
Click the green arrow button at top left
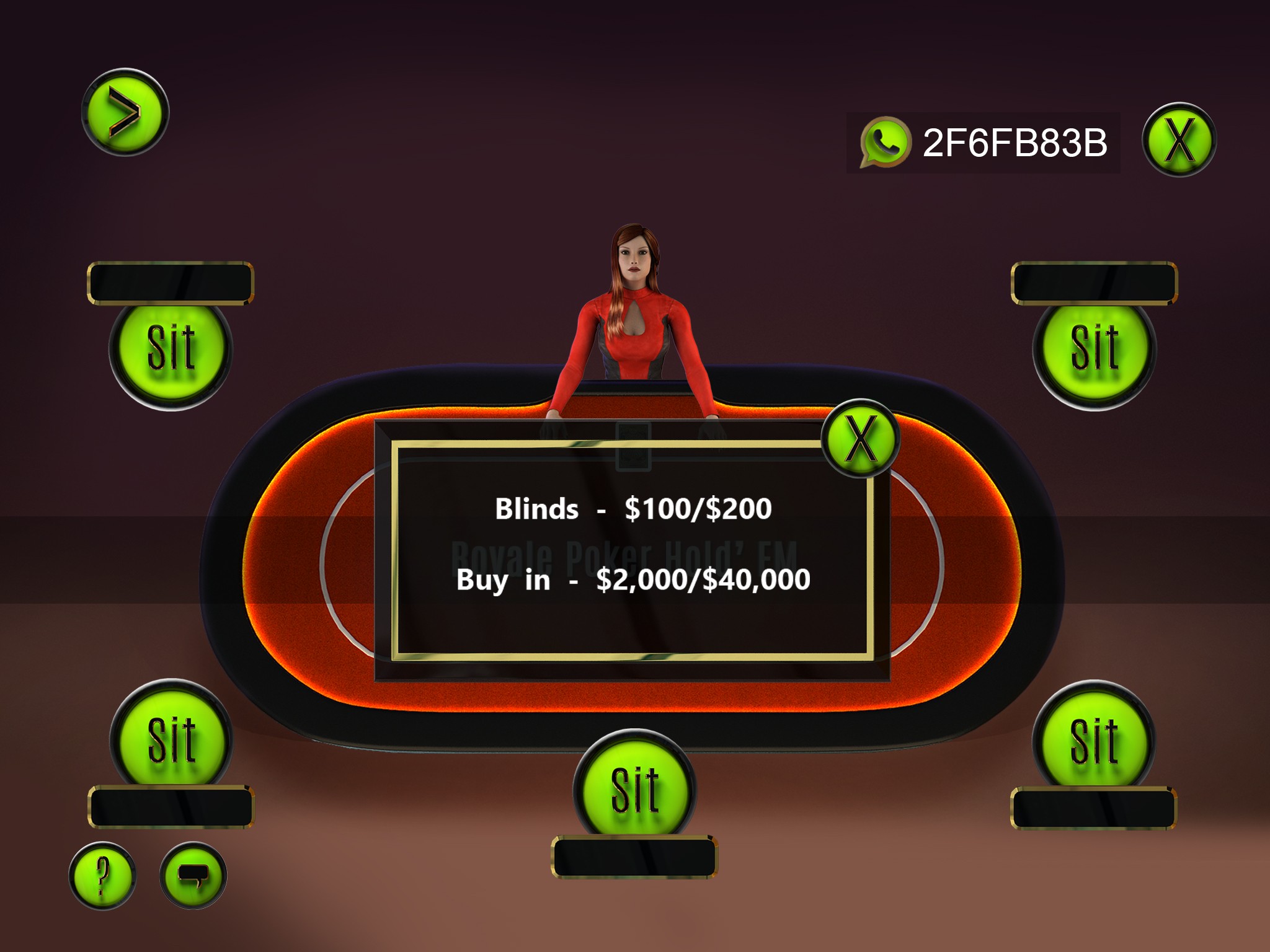pos(125,112)
